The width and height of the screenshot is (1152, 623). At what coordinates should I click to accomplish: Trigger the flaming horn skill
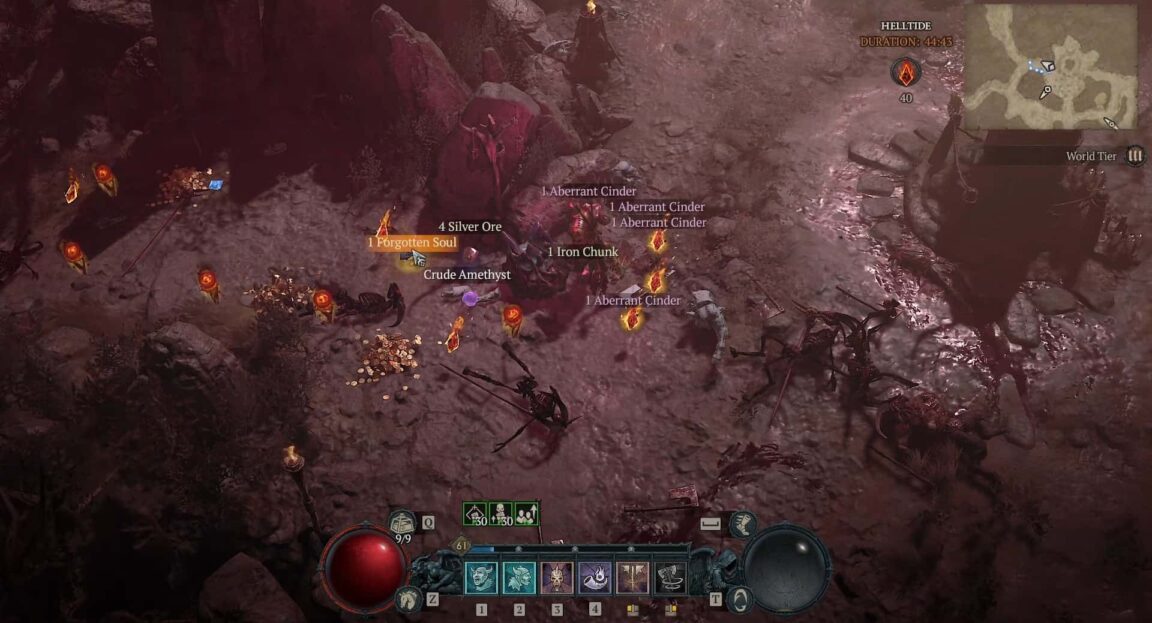(x=595, y=578)
